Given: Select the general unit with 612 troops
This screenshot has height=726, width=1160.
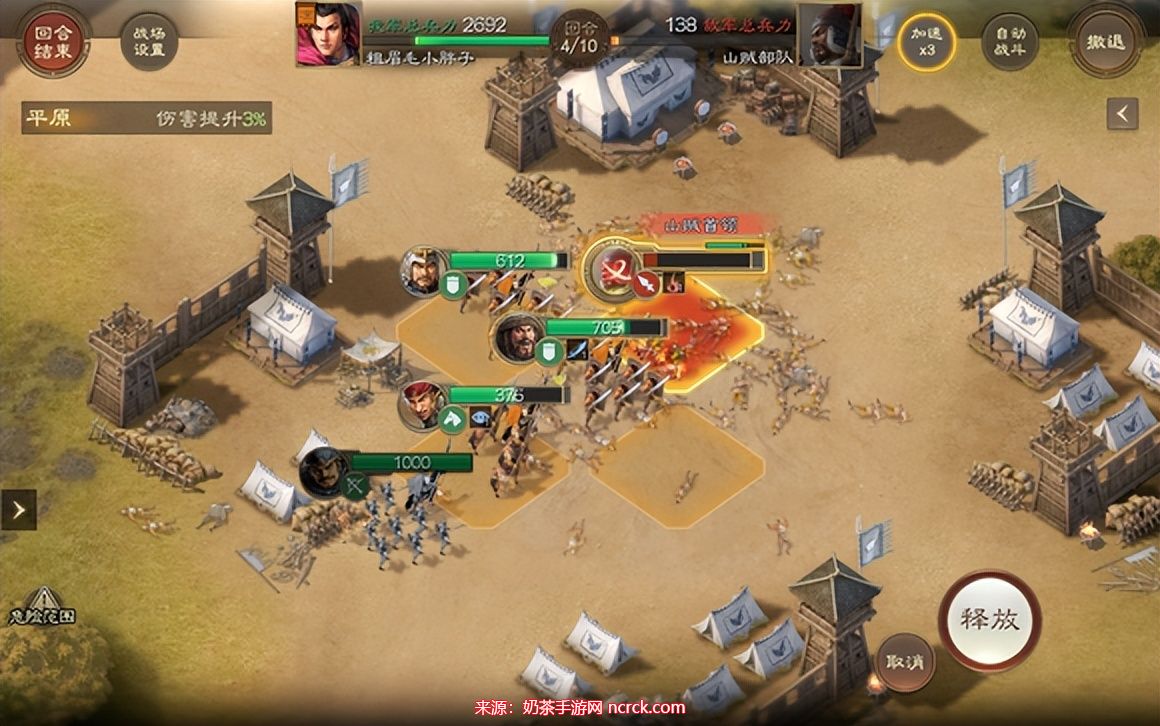Looking at the screenshot, I should (x=424, y=269).
